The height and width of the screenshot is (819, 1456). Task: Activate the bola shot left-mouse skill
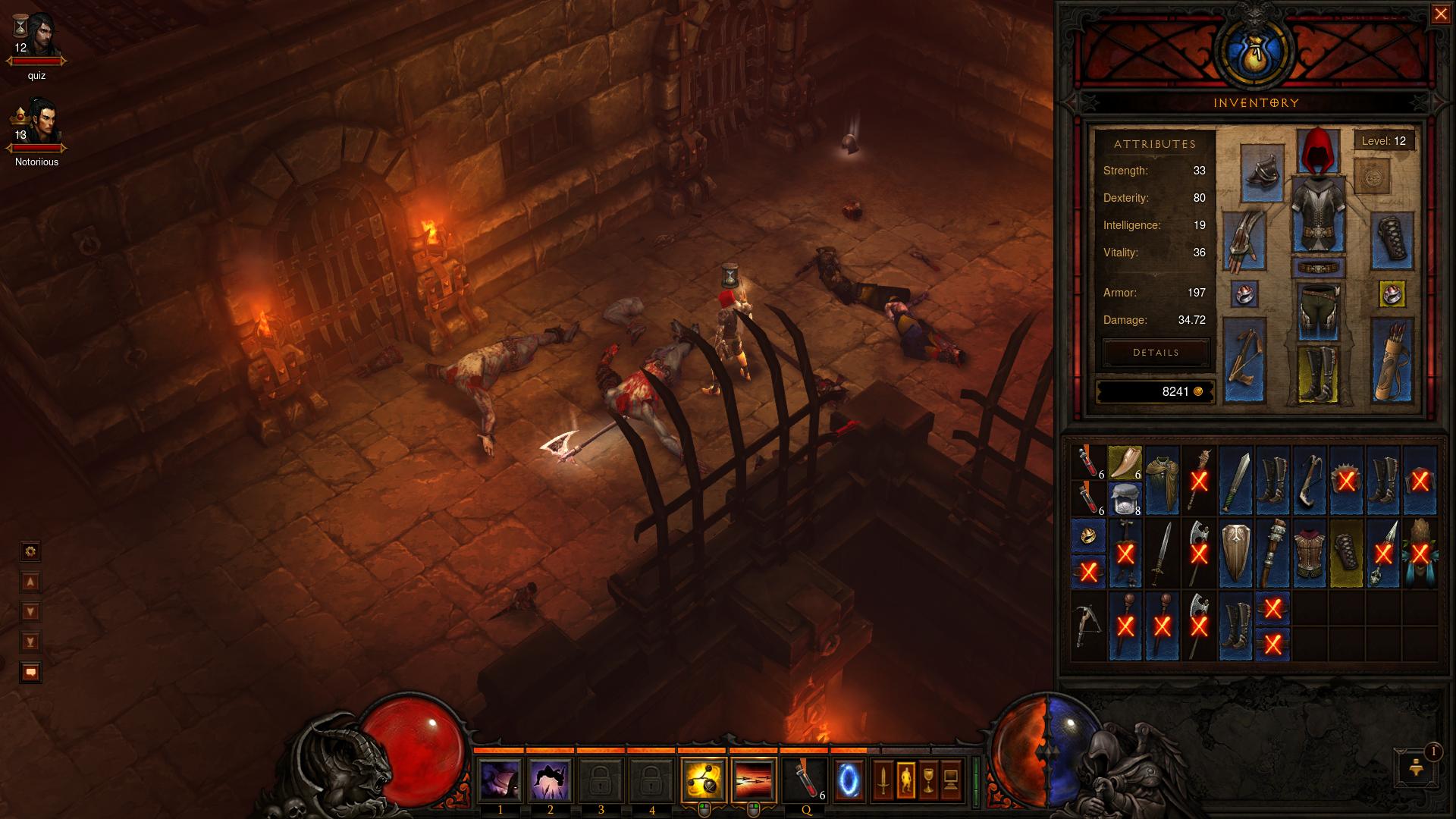click(x=703, y=780)
